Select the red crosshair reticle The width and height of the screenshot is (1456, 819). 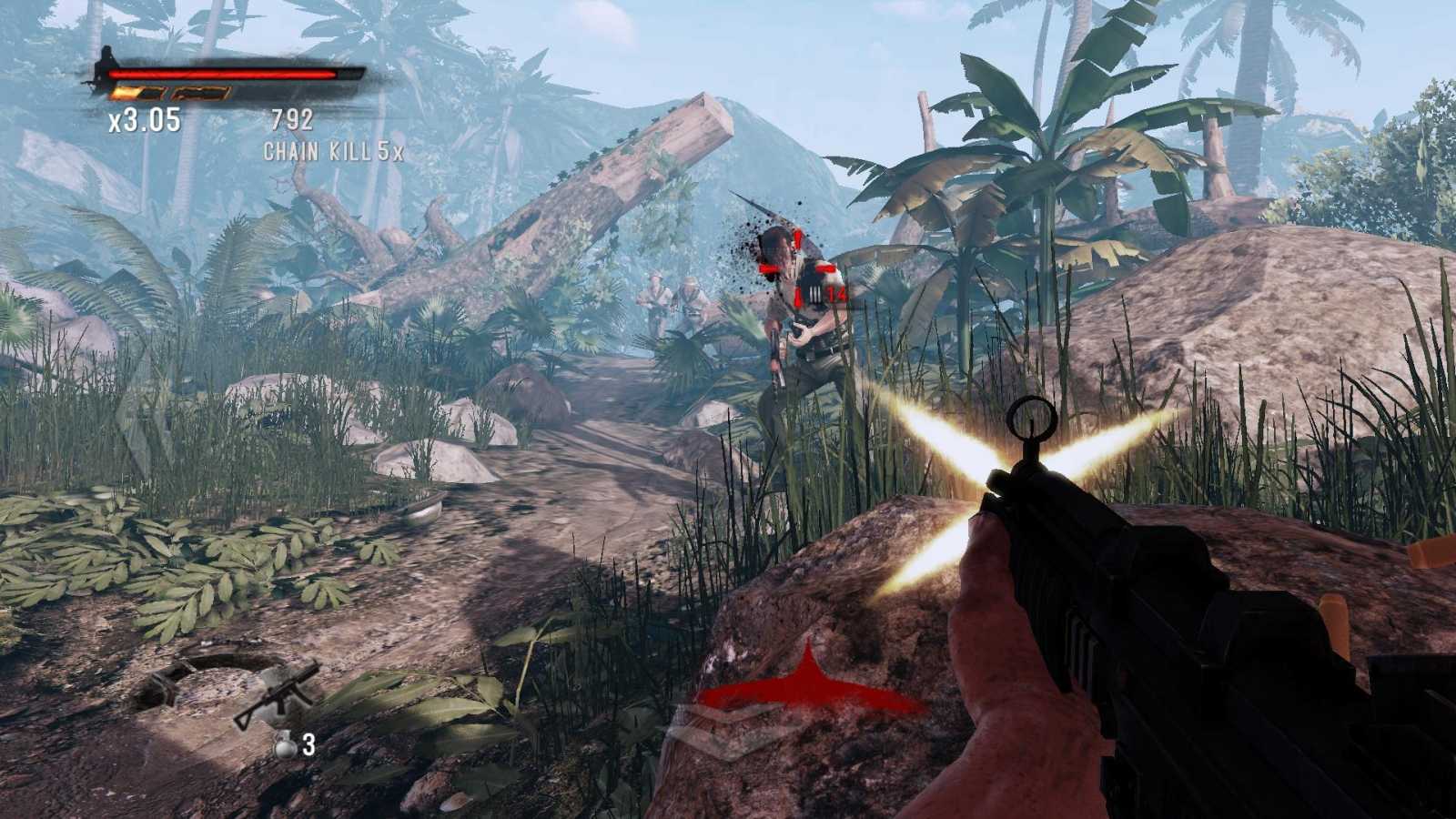799,268
